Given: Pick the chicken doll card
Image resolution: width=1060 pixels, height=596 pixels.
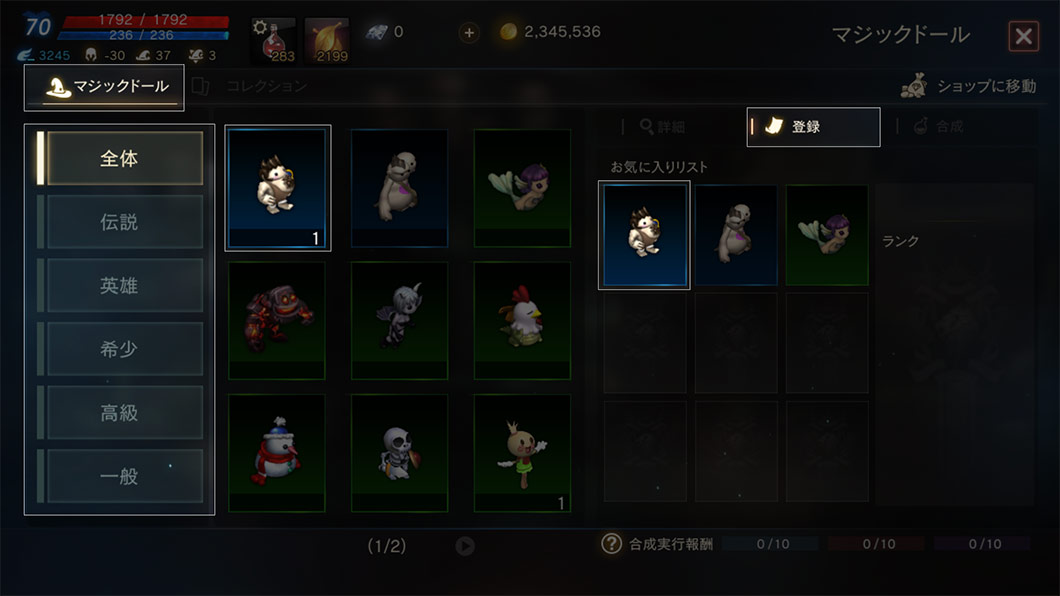Looking at the screenshot, I should pyautogui.click(x=522, y=320).
